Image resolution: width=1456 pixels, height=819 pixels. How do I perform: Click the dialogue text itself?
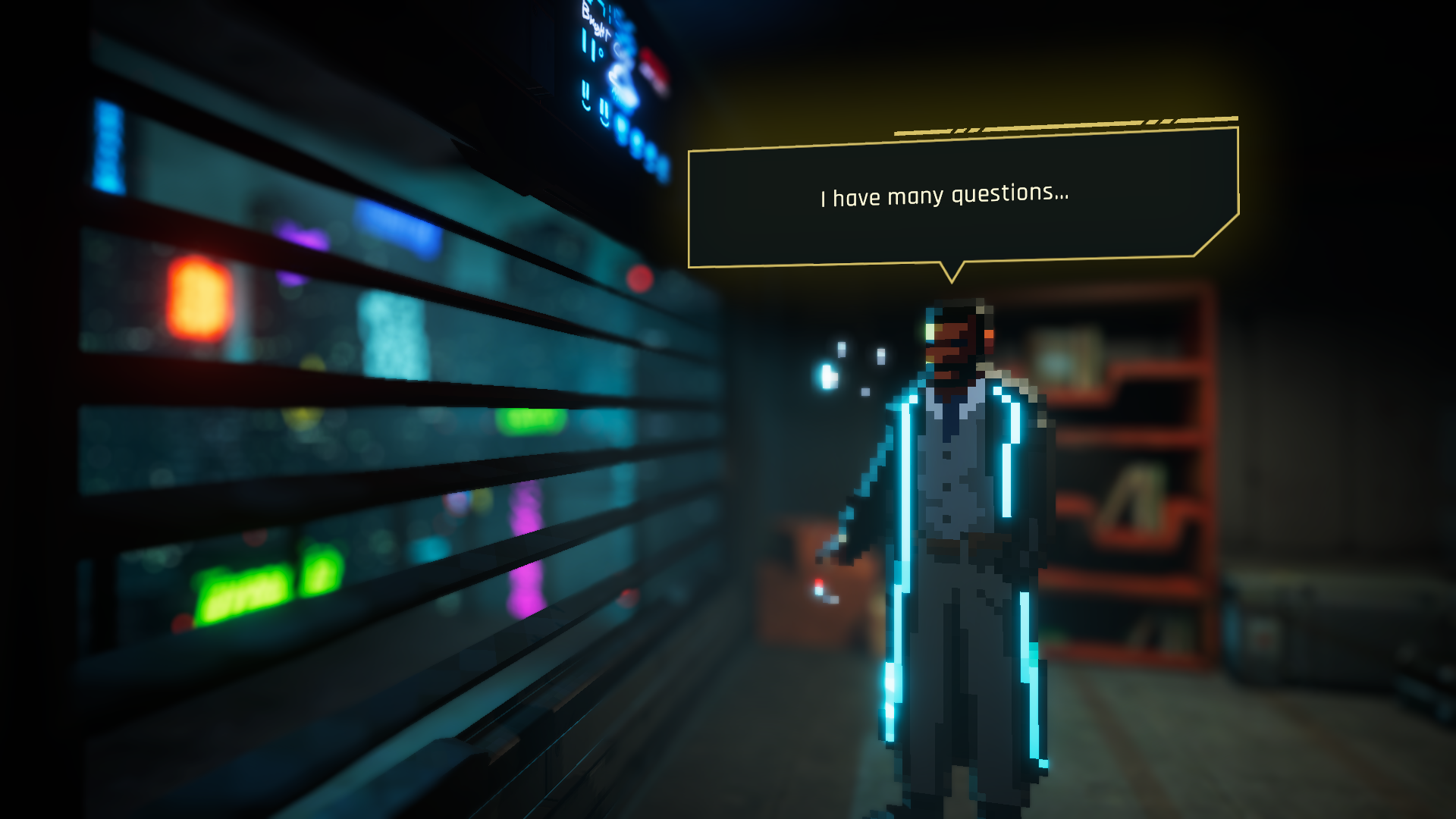pos(943,196)
